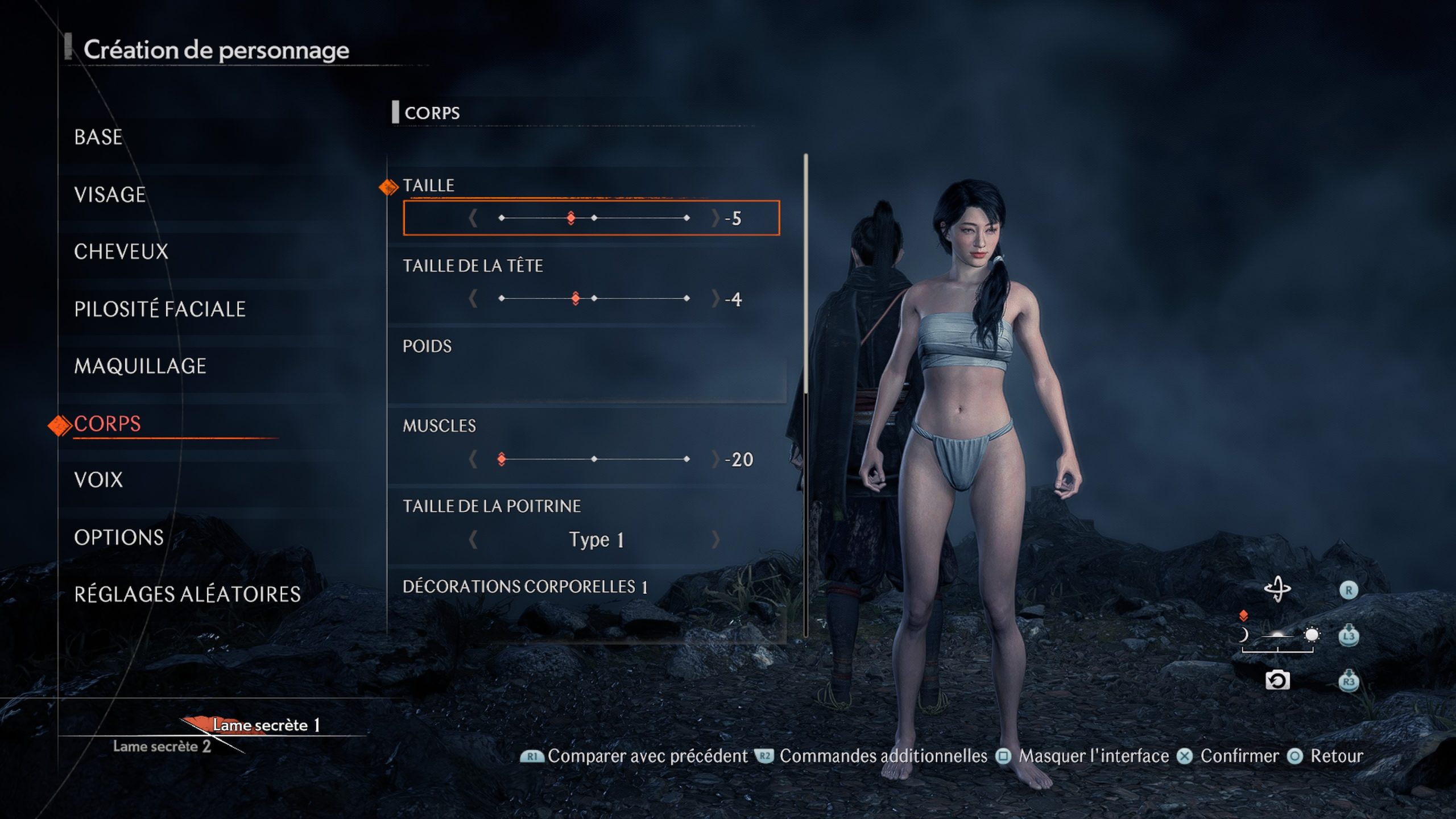
Task: Open DÉCORATIONS CORPORELLES 1
Action: tap(525, 586)
